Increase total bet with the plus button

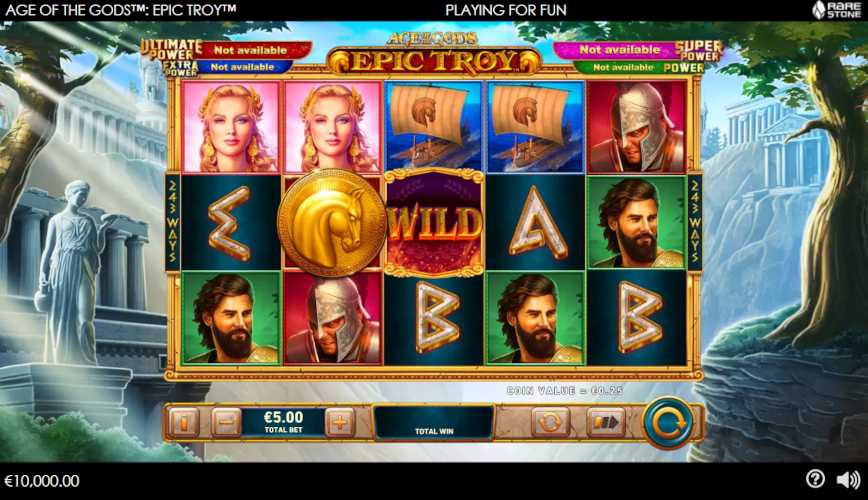click(x=340, y=423)
